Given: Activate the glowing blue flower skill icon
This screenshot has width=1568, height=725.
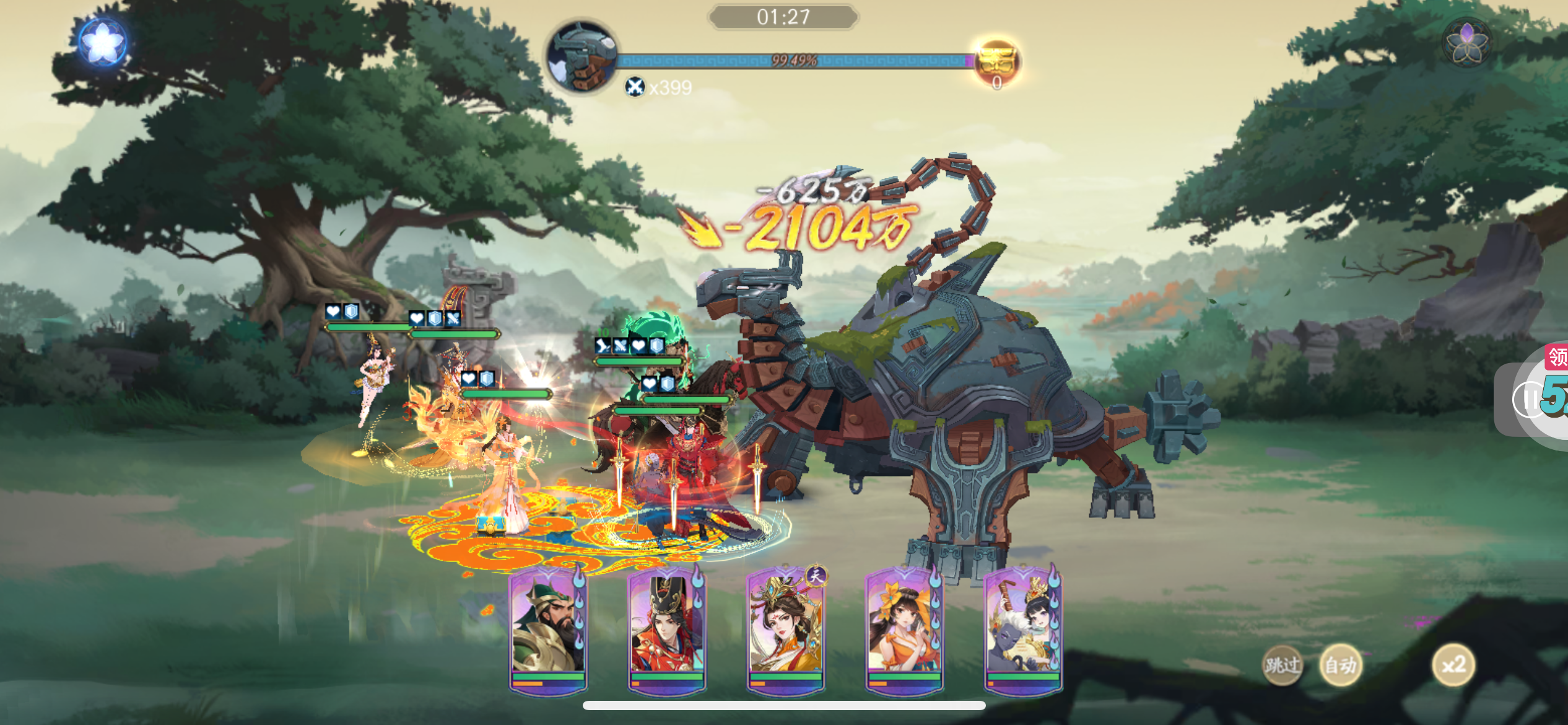Looking at the screenshot, I should (103, 42).
